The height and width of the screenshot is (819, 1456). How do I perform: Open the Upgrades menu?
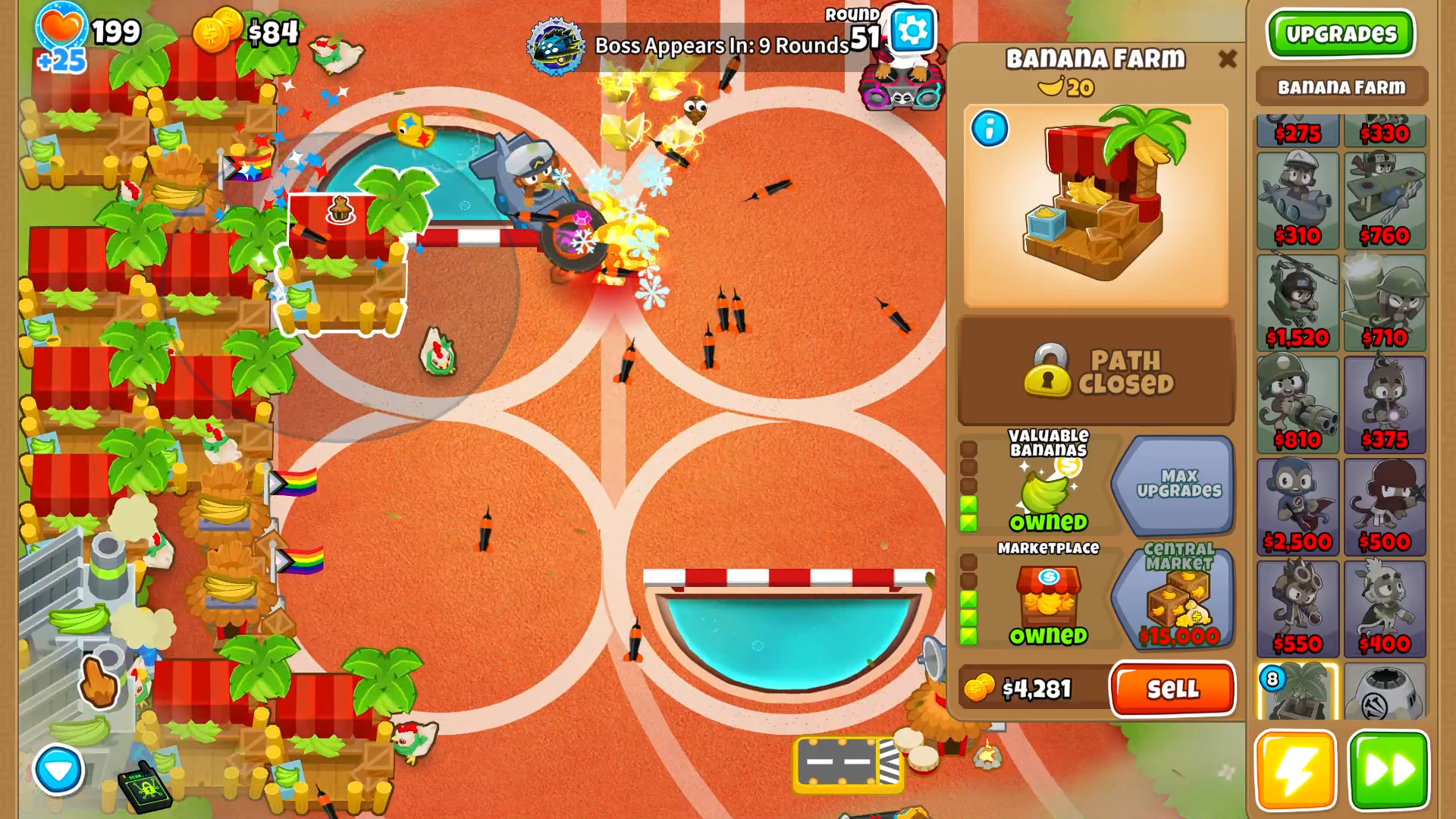[x=1340, y=33]
